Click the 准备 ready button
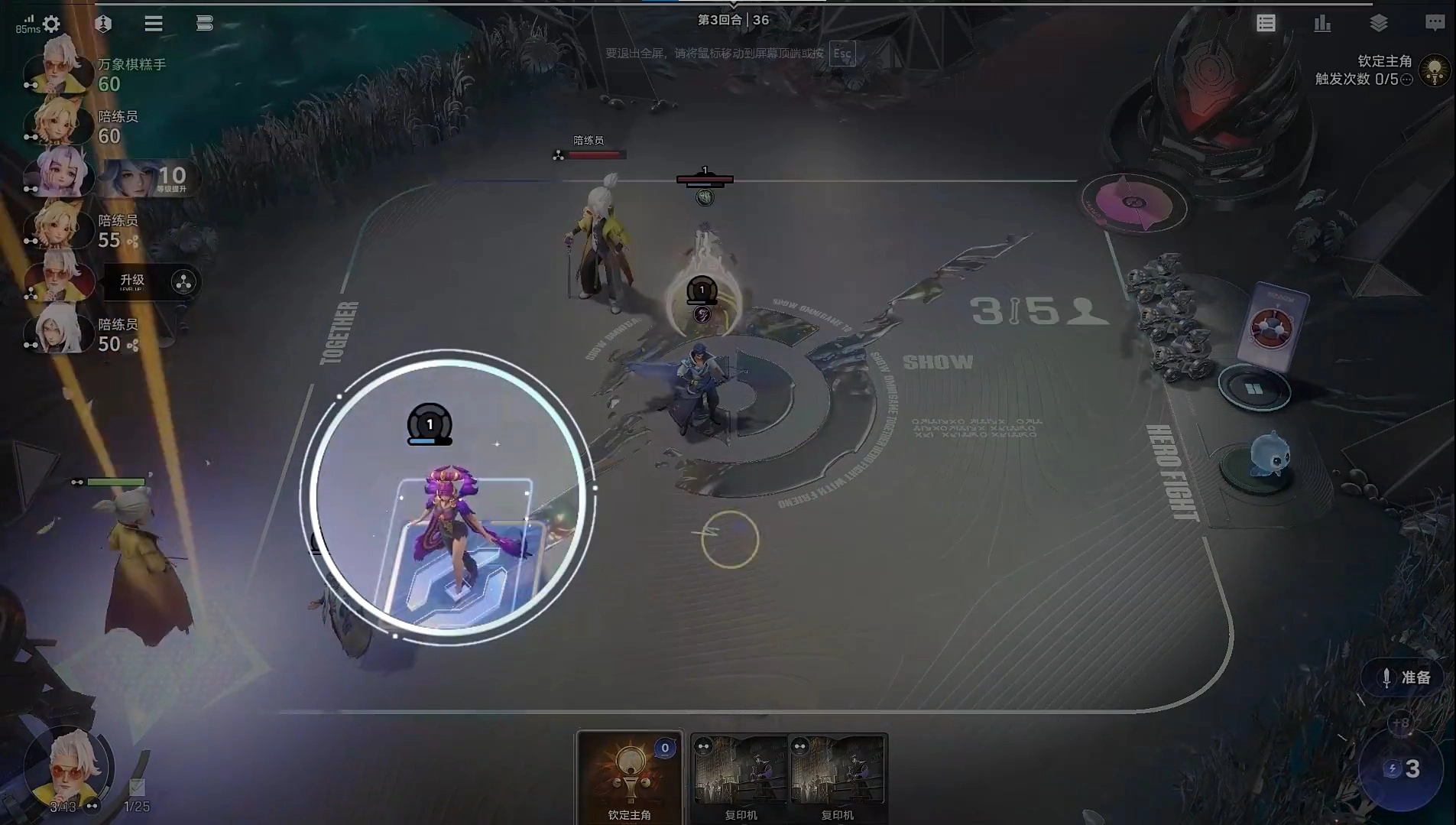The image size is (1456, 825). [1406, 677]
